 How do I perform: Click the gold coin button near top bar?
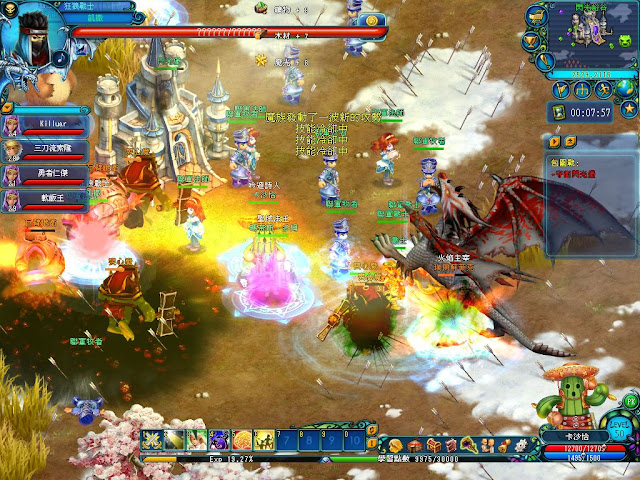point(370,20)
